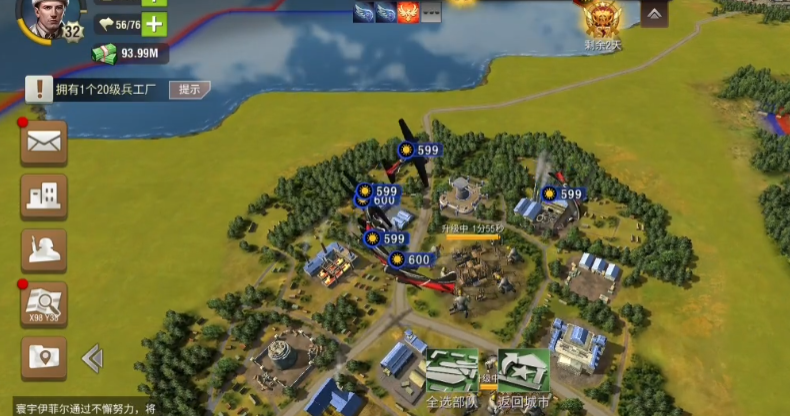Tap the green plus to add resources
This screenshot has height=416, width=790.
[x=154, y=25]
